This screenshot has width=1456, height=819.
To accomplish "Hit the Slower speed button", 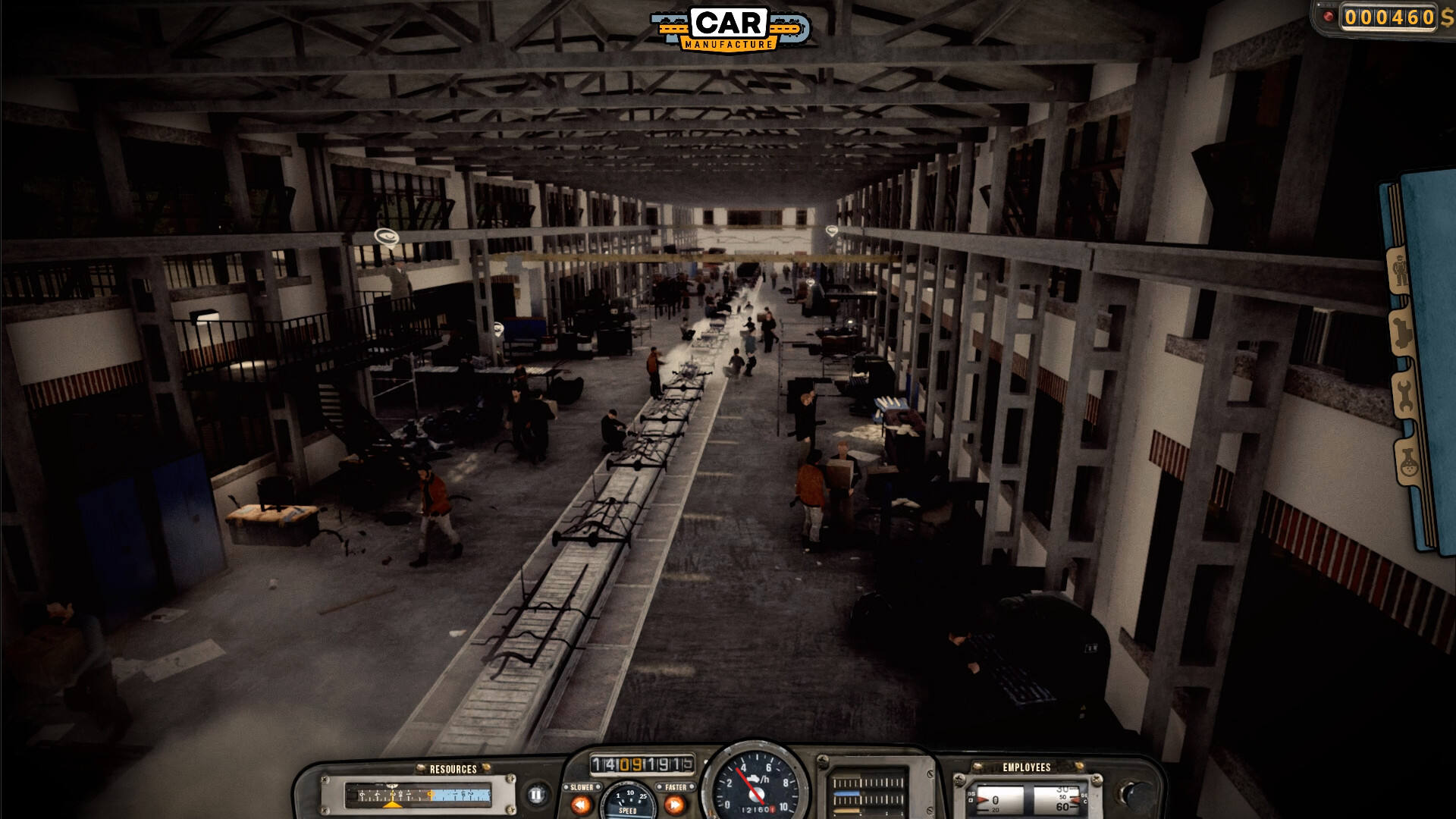I will click(x=582, y=804).
